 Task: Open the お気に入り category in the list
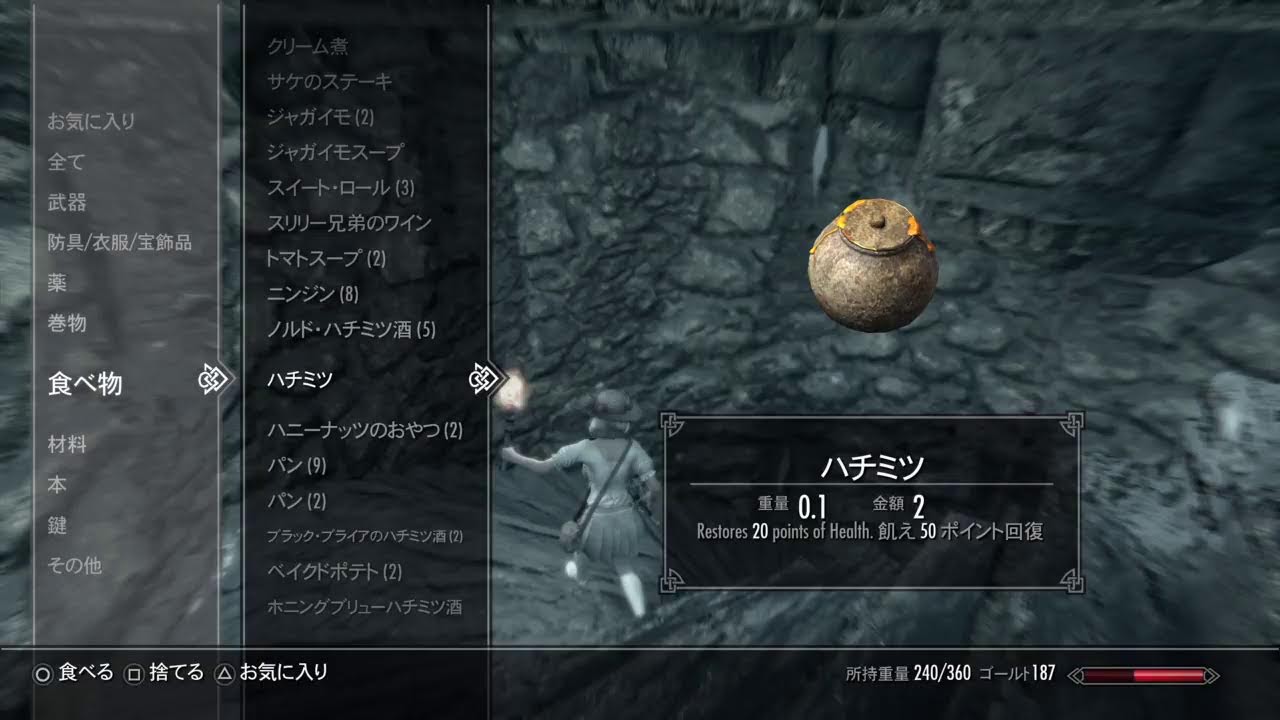91,122
